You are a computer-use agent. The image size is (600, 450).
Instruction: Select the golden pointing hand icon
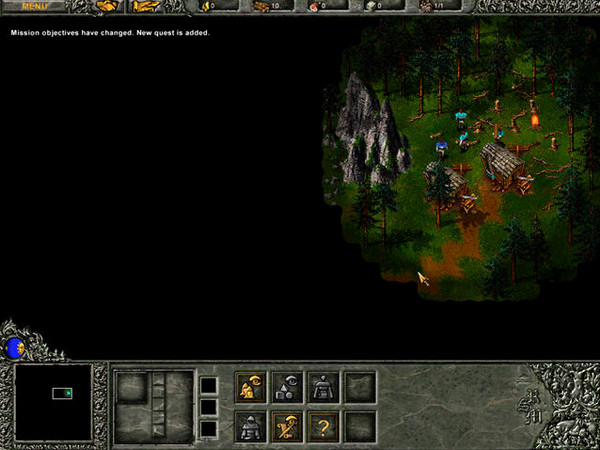[x=145, y=6]
